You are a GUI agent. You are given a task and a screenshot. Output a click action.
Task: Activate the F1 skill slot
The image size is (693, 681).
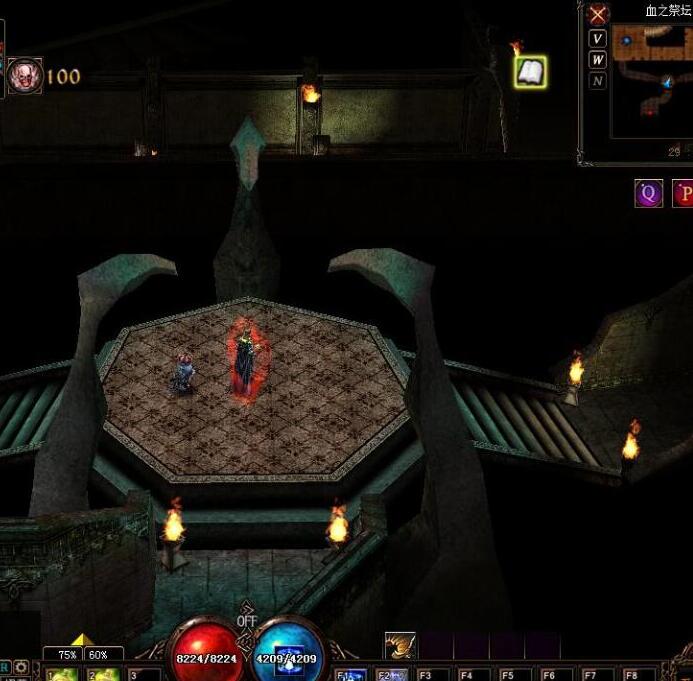click(x=349, y=674)
